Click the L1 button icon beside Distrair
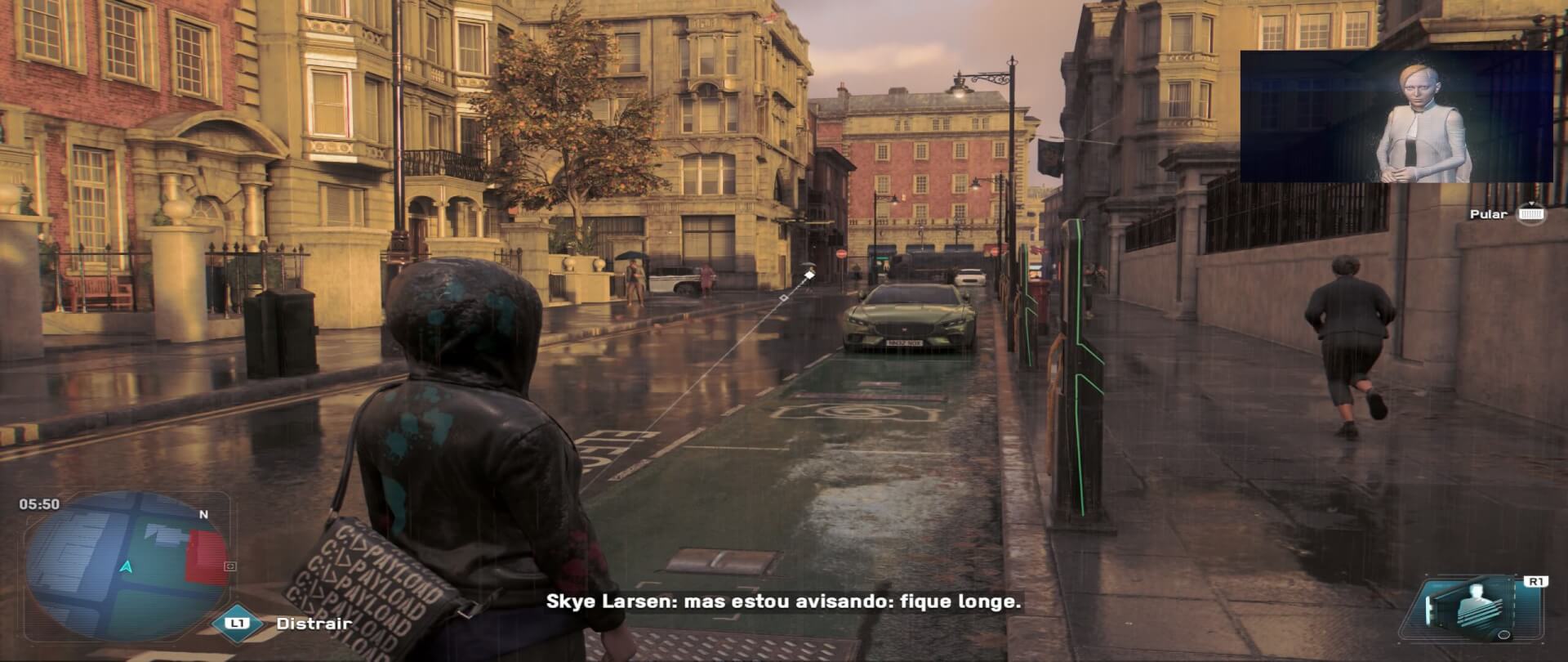1568x662 pixels. click(237, 624)
